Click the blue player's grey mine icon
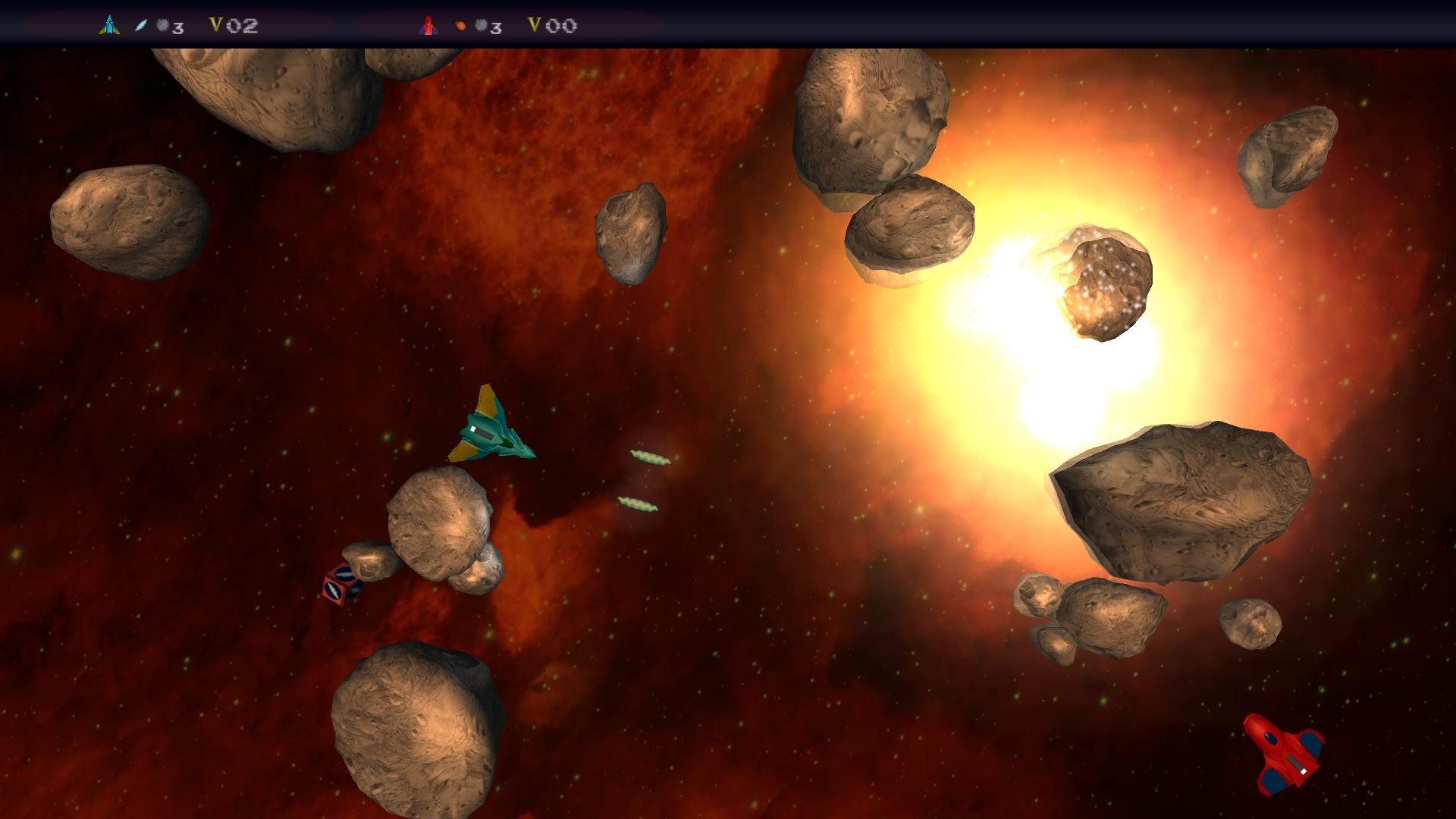The height and width of the screenshot is (819, 1456). pos(162,26)
